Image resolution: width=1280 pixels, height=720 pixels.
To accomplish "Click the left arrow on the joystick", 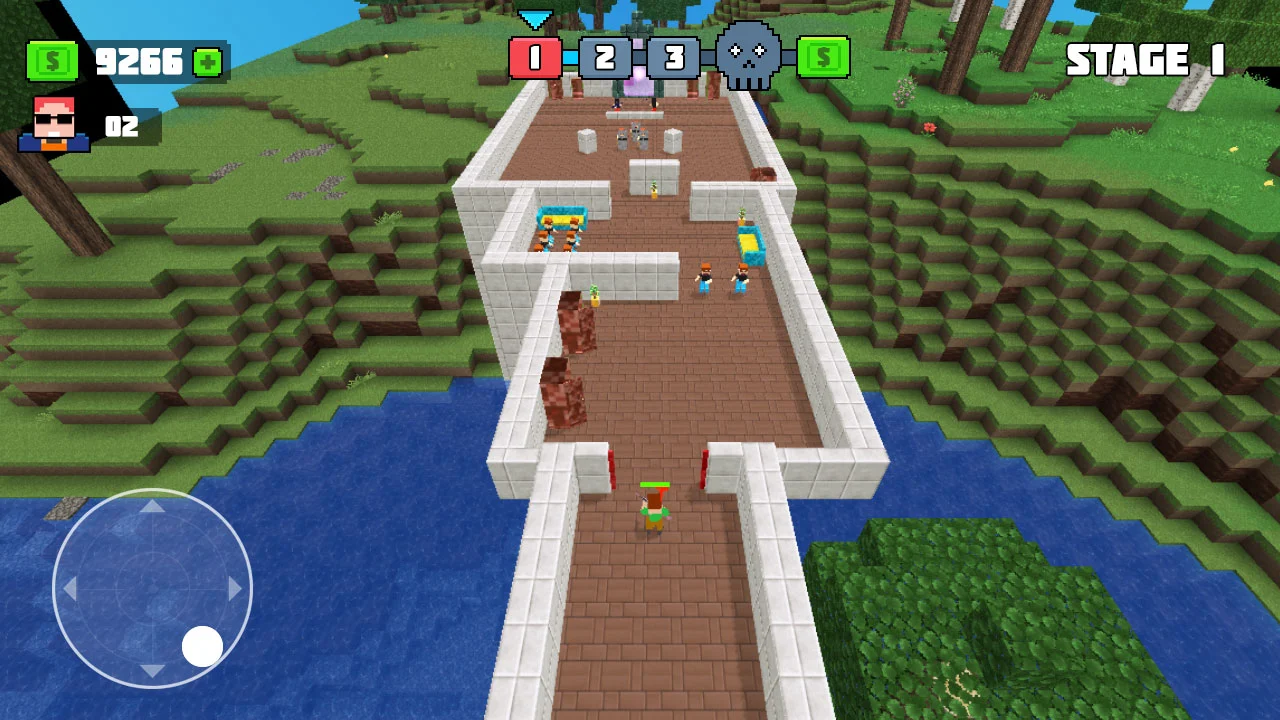I will 70,590.
